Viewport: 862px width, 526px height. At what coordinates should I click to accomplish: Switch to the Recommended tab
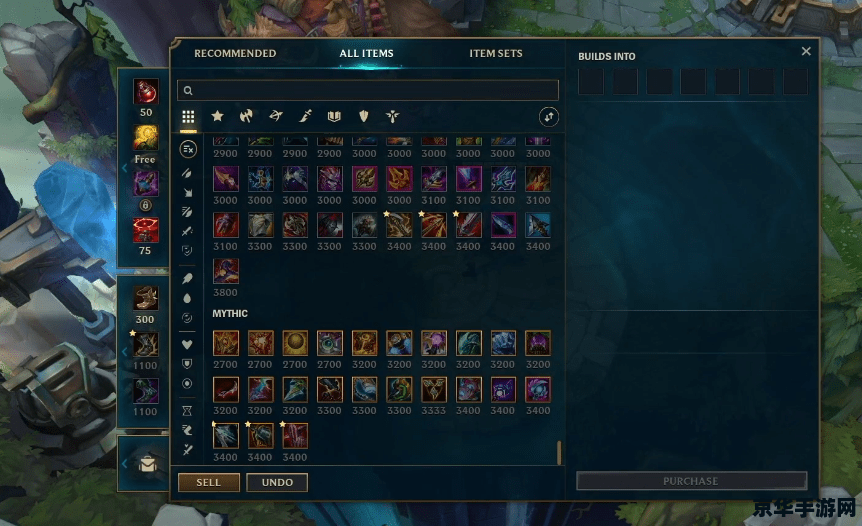(x=235, y=54)
